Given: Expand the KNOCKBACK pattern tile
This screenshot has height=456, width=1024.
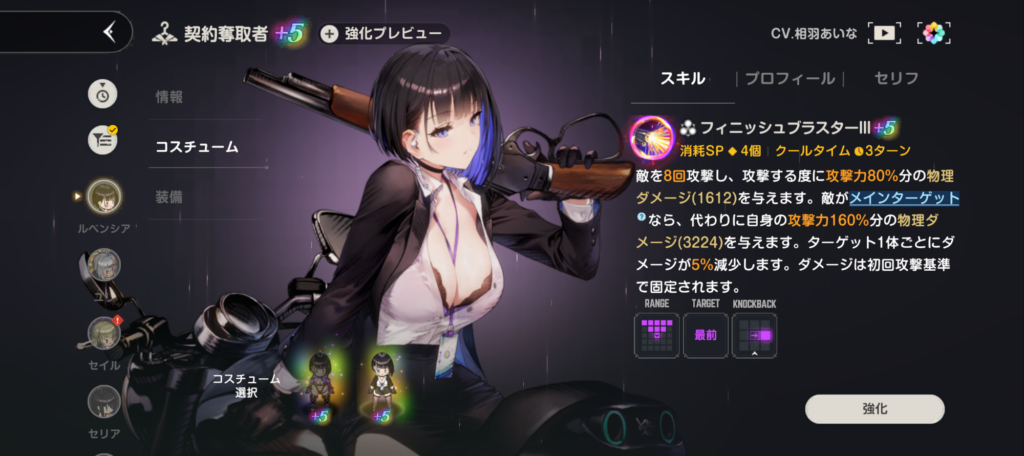Looking at the screenshot, I should coord(754,336).
